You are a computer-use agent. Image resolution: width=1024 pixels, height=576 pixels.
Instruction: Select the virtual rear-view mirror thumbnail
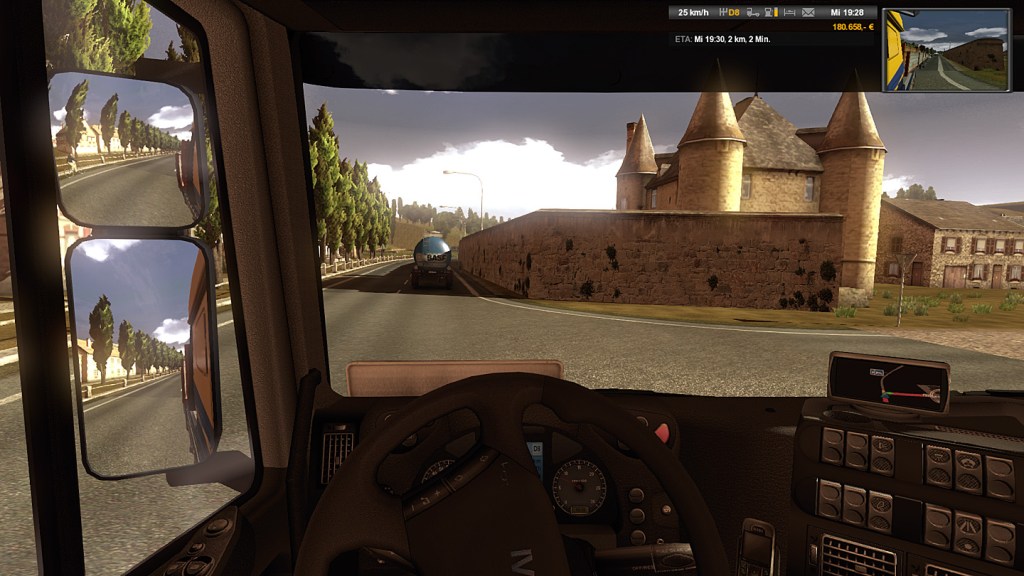(x=945, y=50)
